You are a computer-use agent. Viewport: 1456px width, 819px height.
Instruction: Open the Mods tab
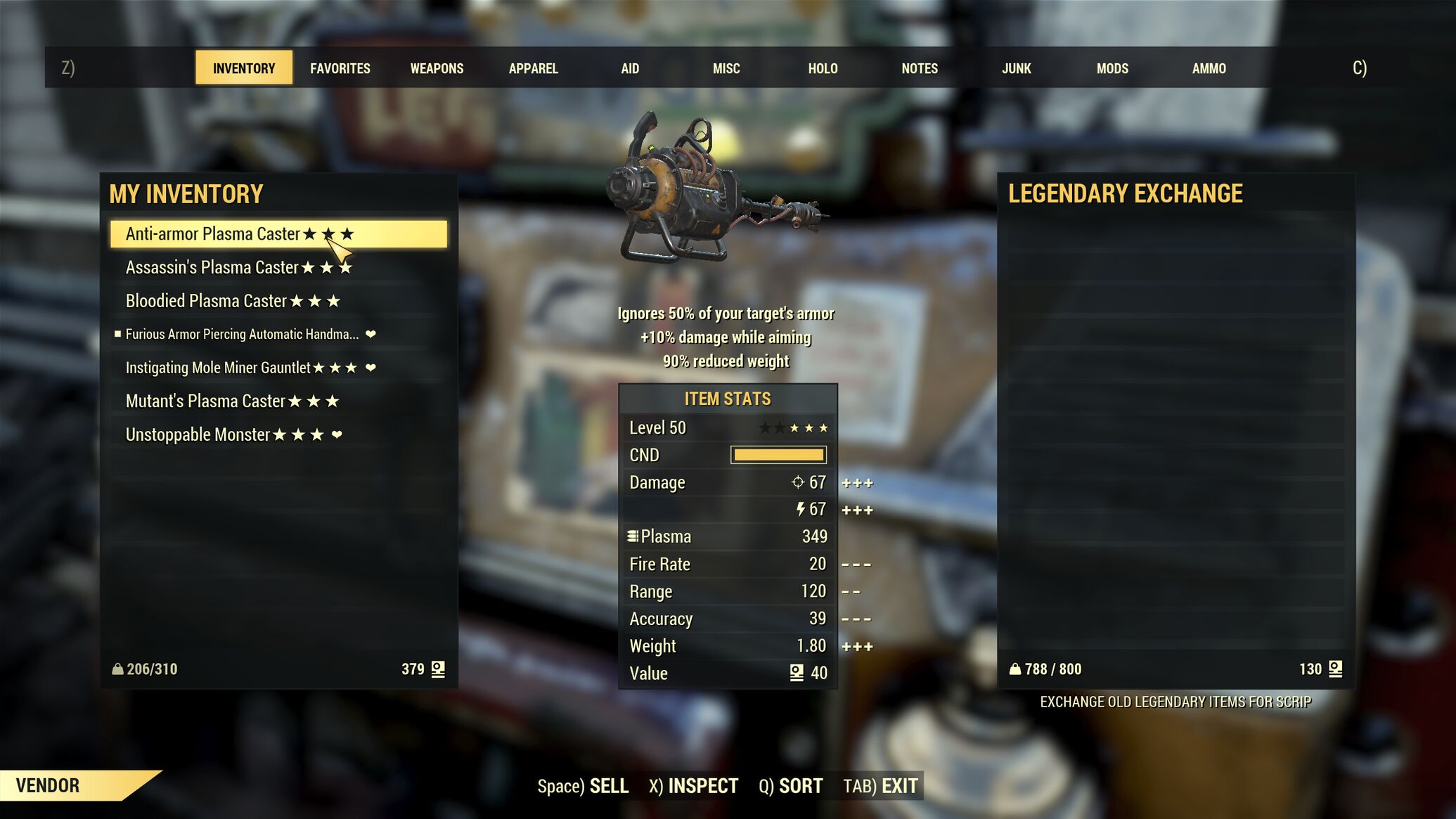tap(1112, 68)
